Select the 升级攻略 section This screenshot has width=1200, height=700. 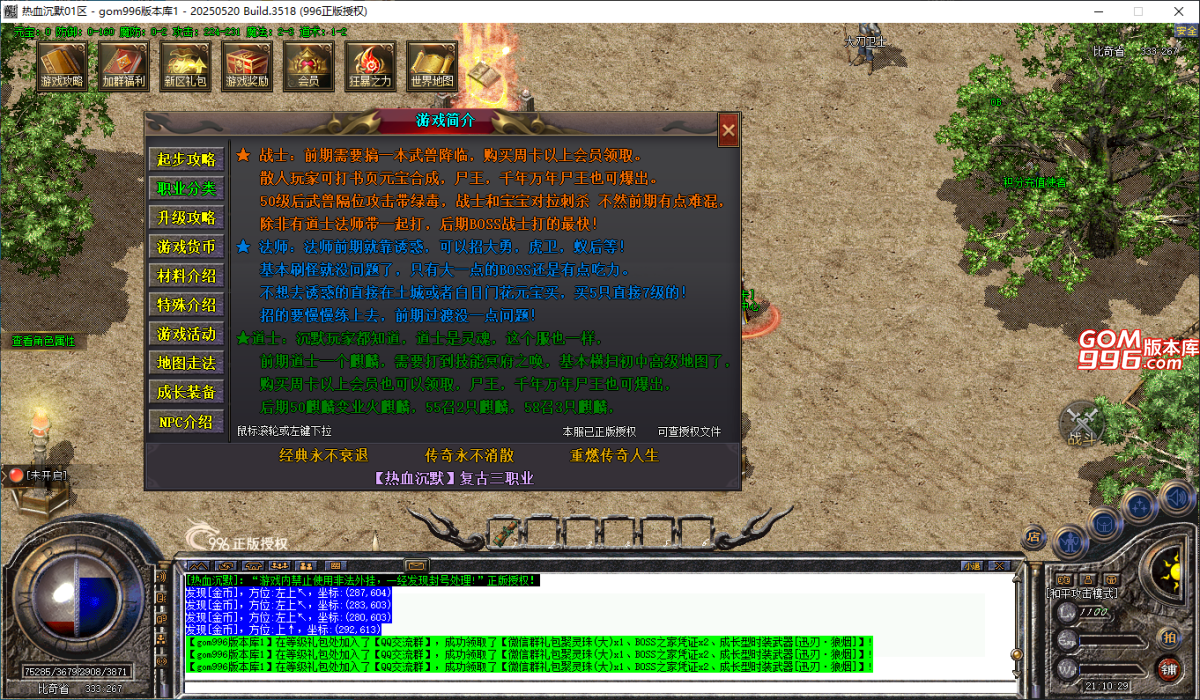[x=186, y=217]
